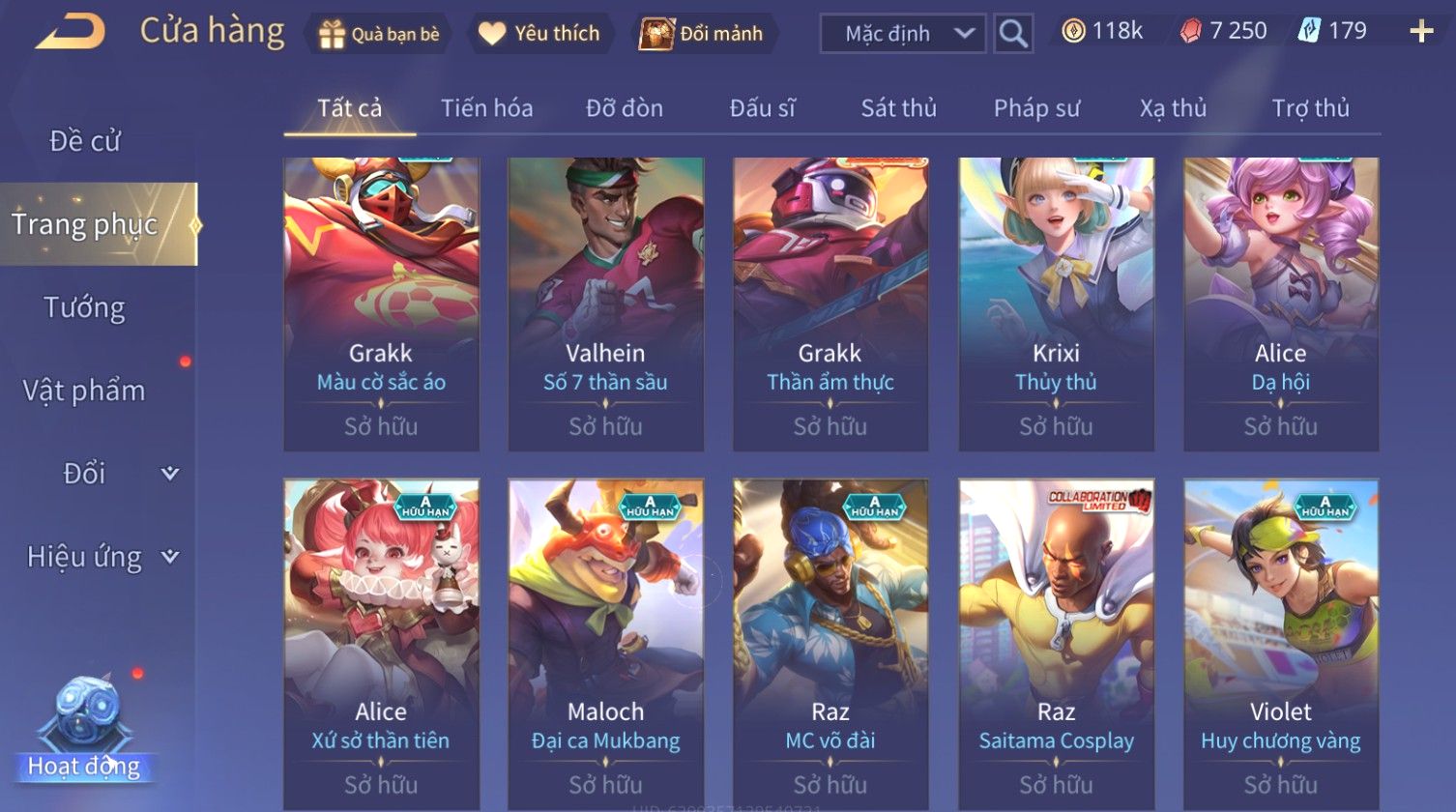
Task: Choose the Trợ thủ support tab
Action: [1310, 108]
